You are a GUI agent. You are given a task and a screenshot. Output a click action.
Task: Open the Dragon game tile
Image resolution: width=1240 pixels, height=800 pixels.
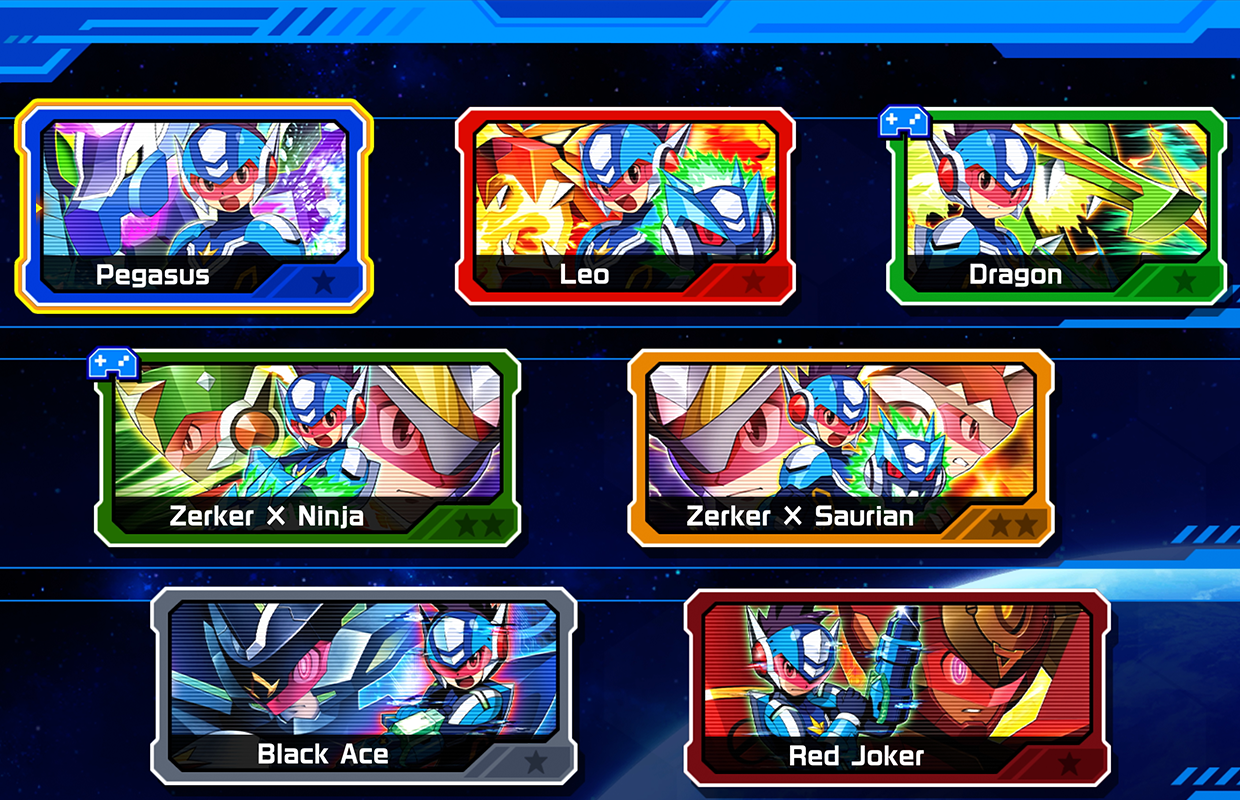point(1056,206)
